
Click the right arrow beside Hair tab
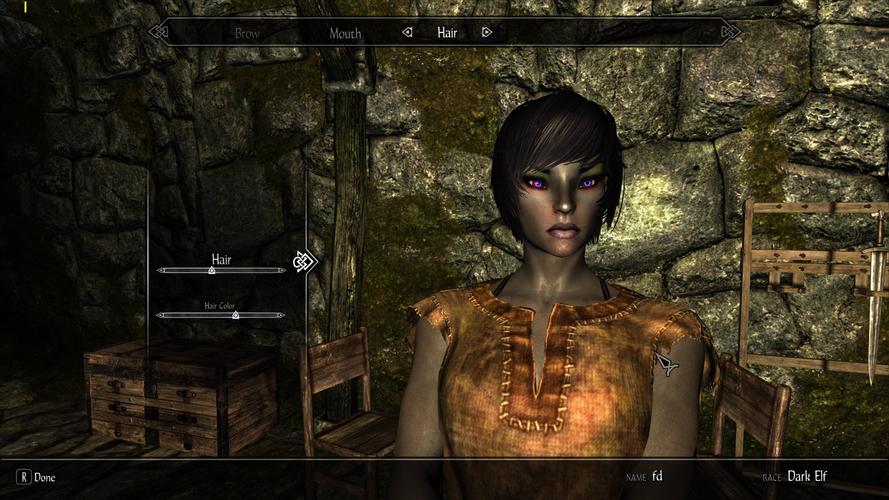click(x=487, y=33)
